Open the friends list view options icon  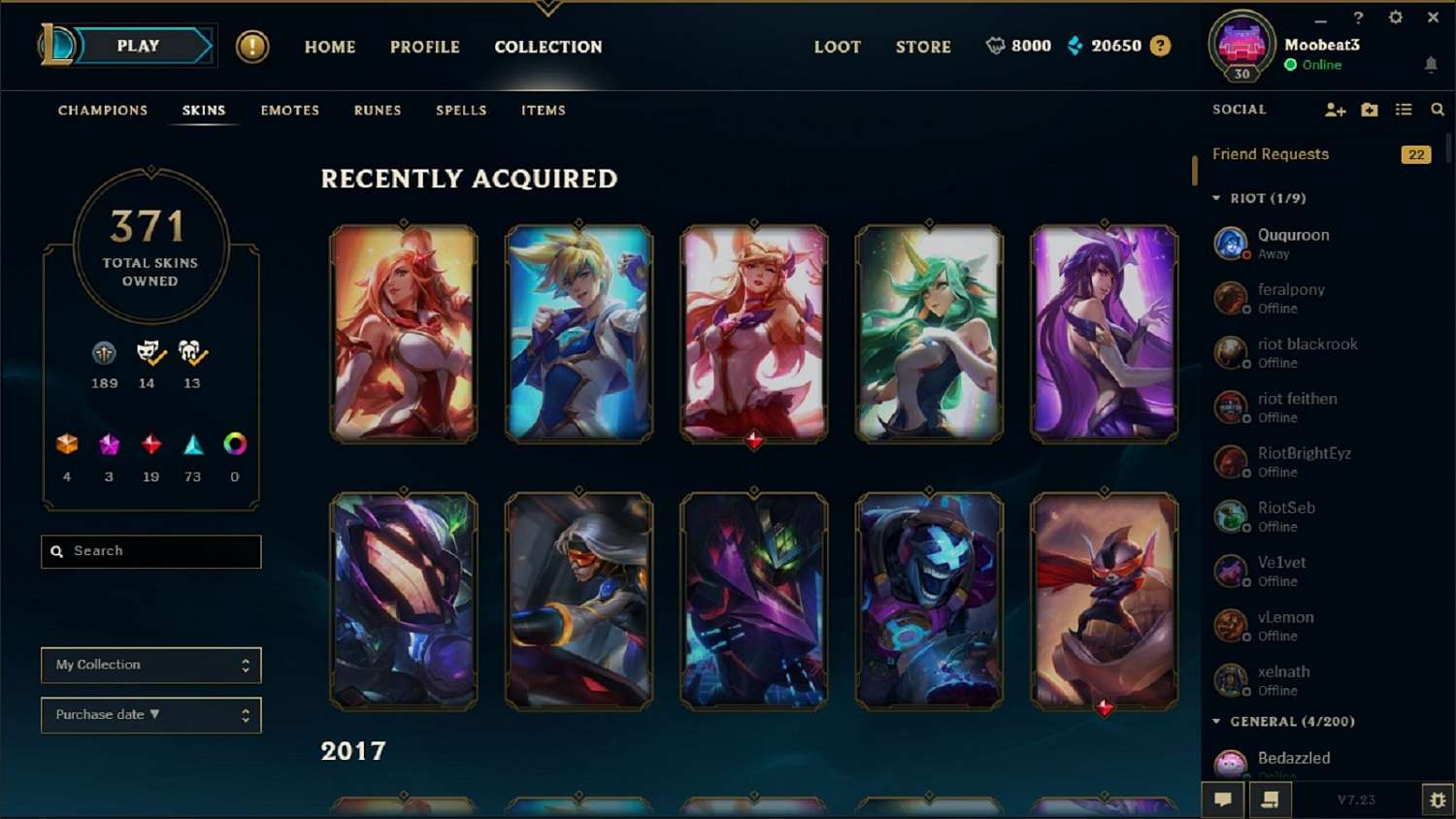tap(1403, 110)
